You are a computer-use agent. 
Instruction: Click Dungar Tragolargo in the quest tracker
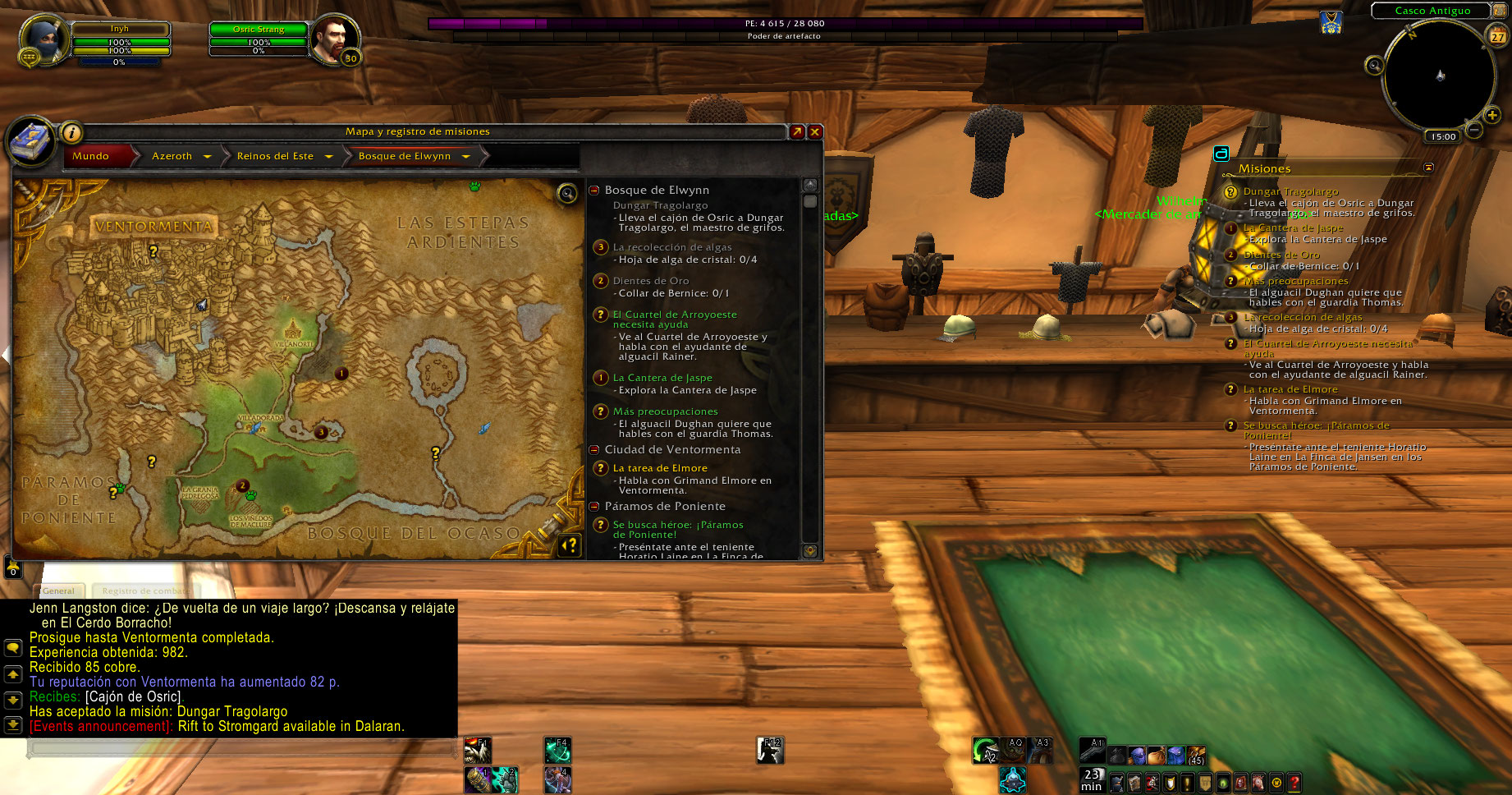pos(1290,191)
